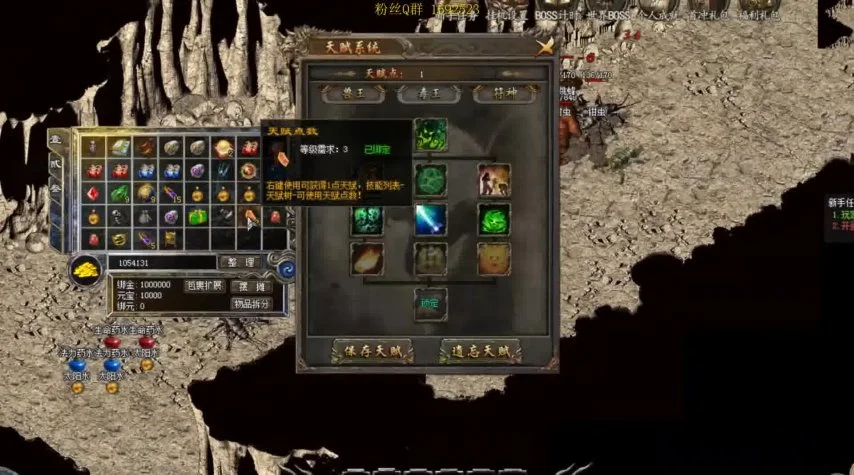Select the fire slash talent icon
The width and height of the screenshot is (854, 475).
(366, 260)
